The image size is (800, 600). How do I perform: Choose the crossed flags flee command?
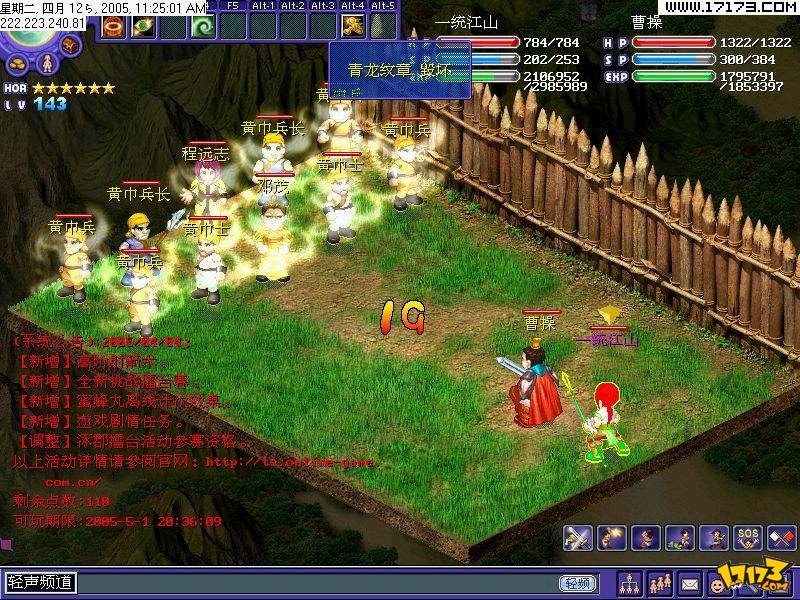[781, 538]
